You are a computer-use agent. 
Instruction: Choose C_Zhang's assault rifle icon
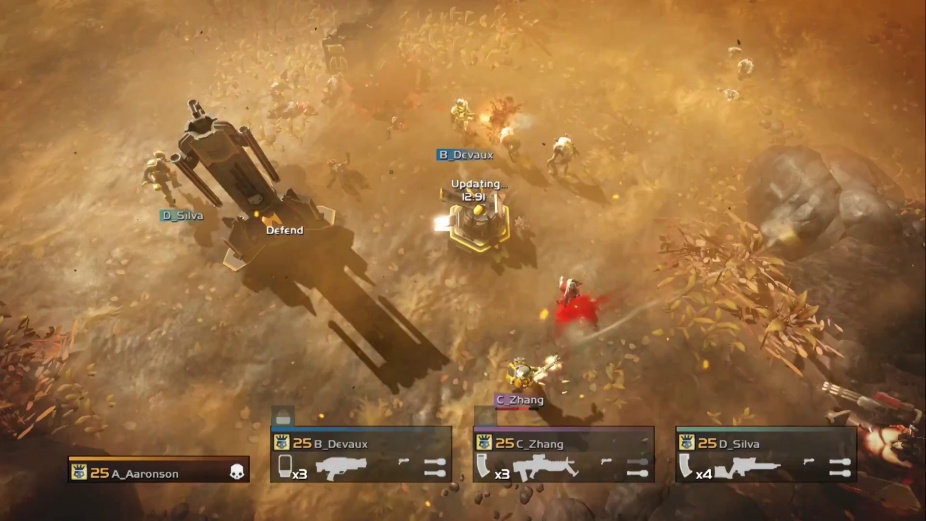point(546,466)
